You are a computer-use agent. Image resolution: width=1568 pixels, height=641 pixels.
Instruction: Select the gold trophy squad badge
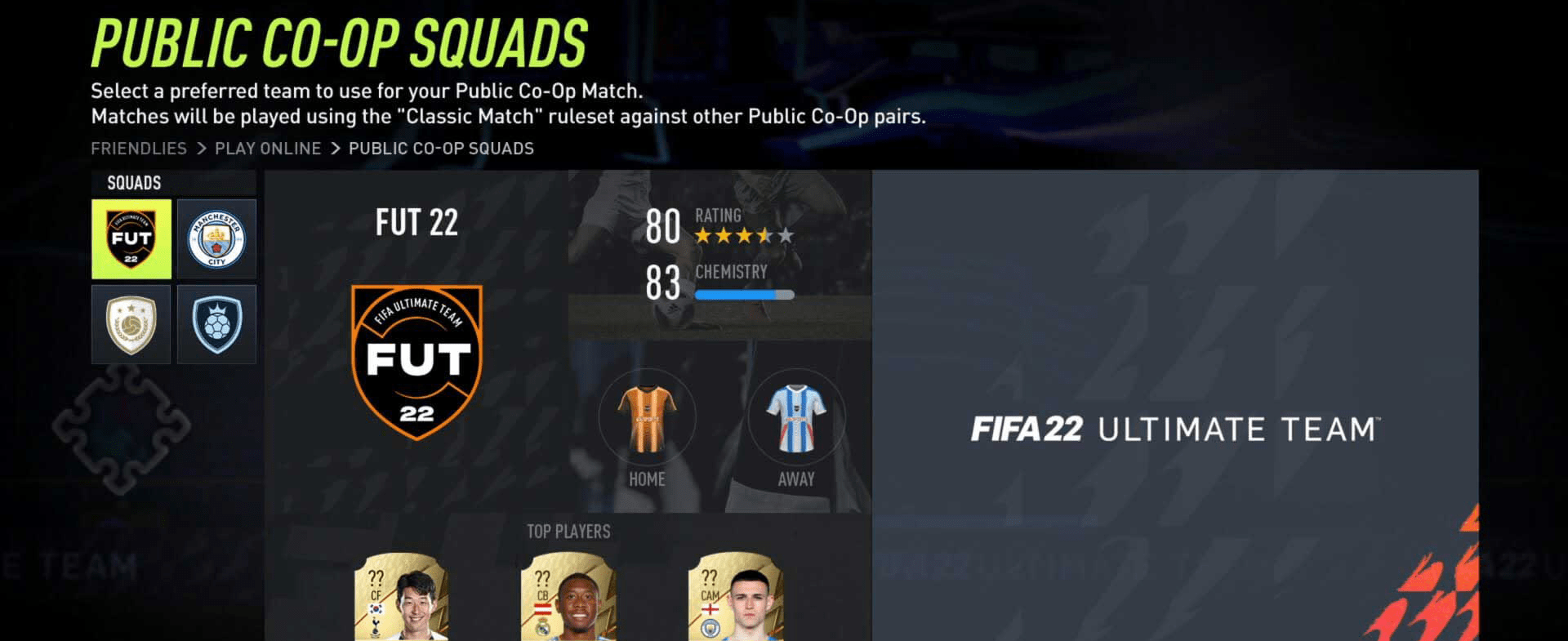[x=131, y=323]
